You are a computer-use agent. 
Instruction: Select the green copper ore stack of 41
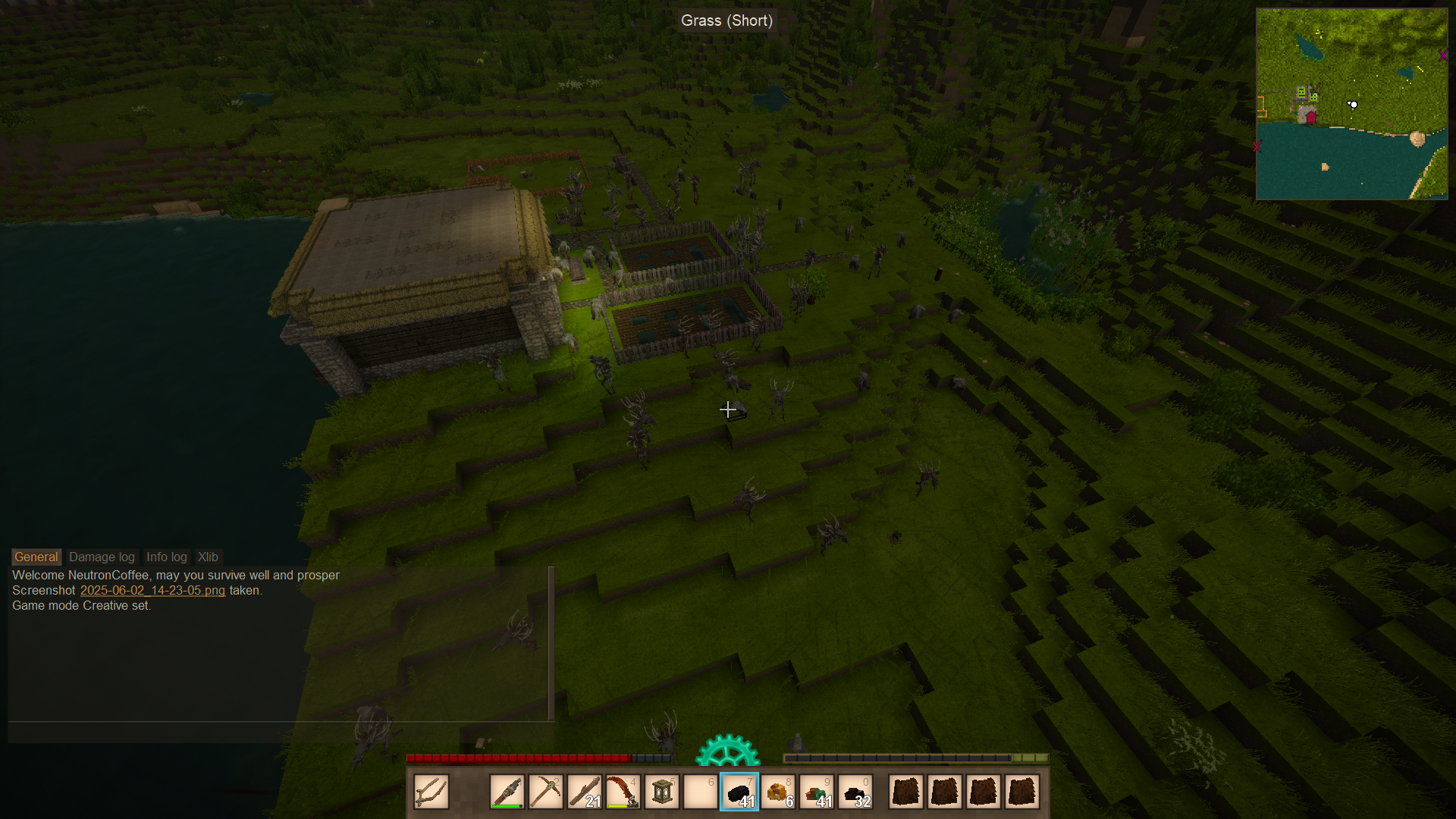[x=817, y=792]
